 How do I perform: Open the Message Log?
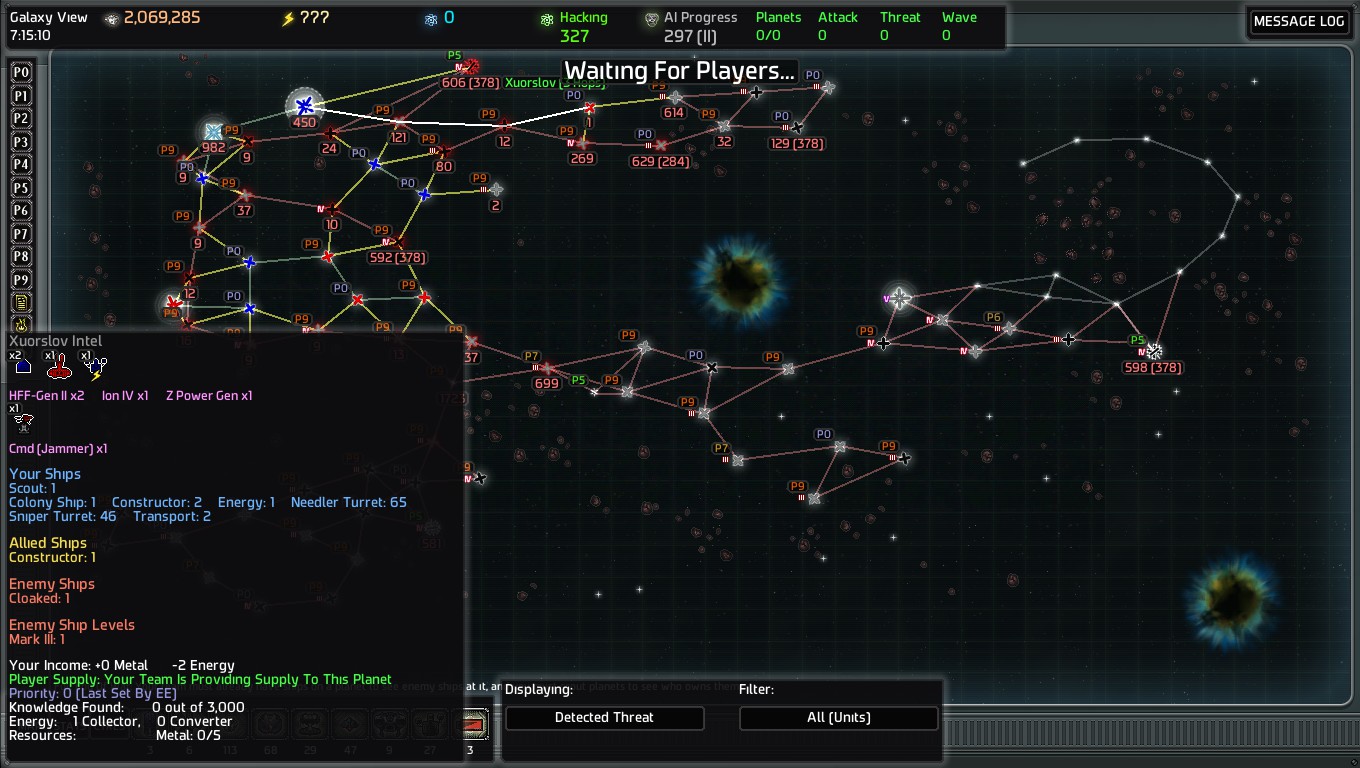point(1299,22)
